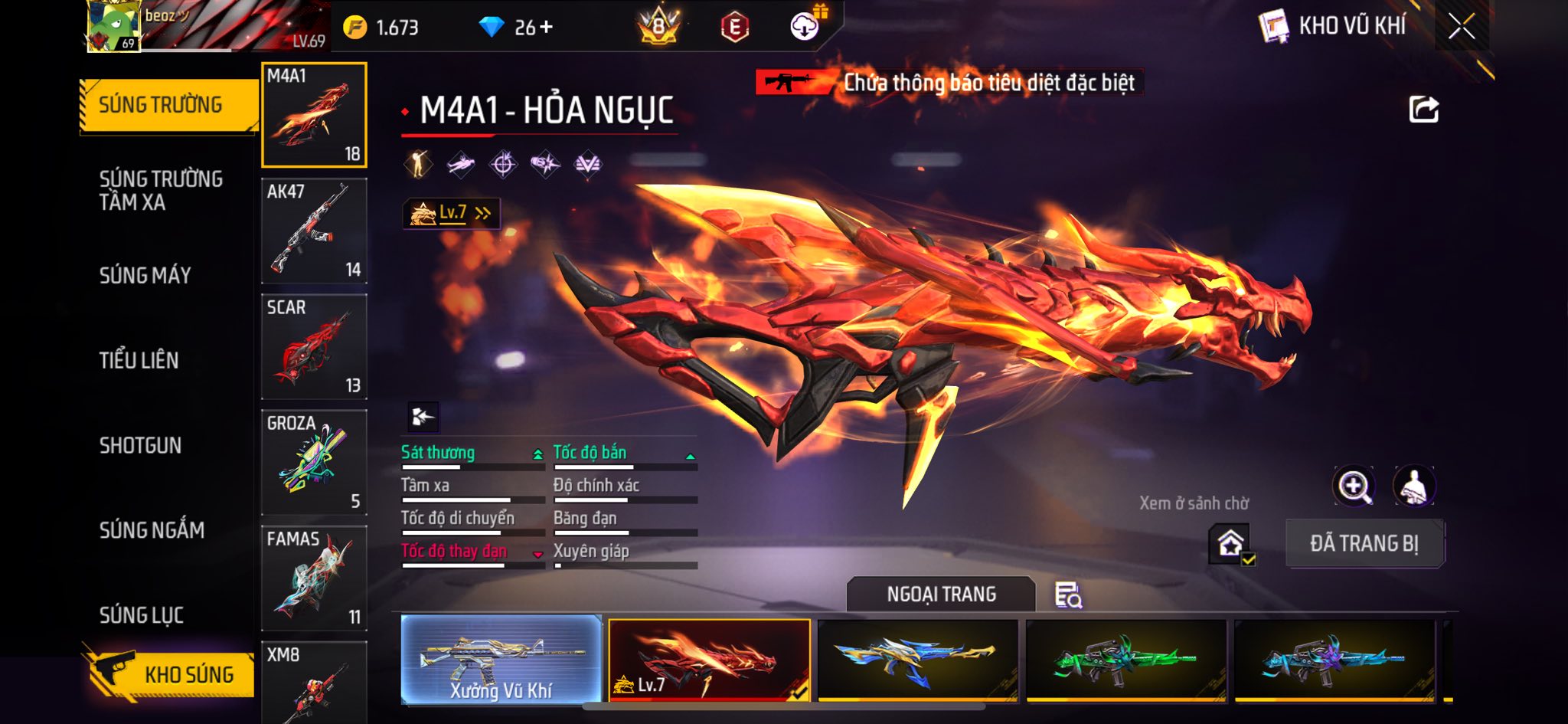Open the Súng Máy weapon category

pyautogui.click(x=145, y=275)
